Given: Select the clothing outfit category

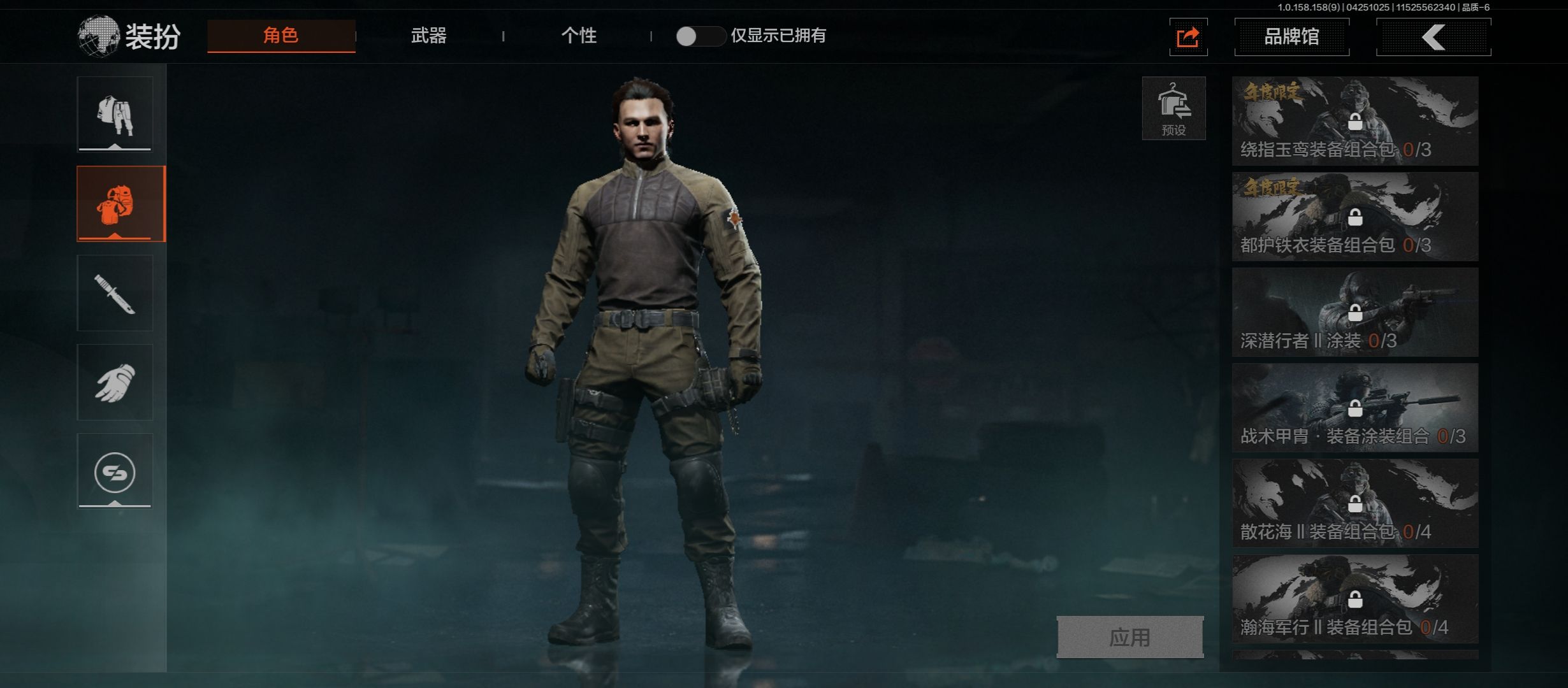Looking at the screenshot, I should coord(115,115).
